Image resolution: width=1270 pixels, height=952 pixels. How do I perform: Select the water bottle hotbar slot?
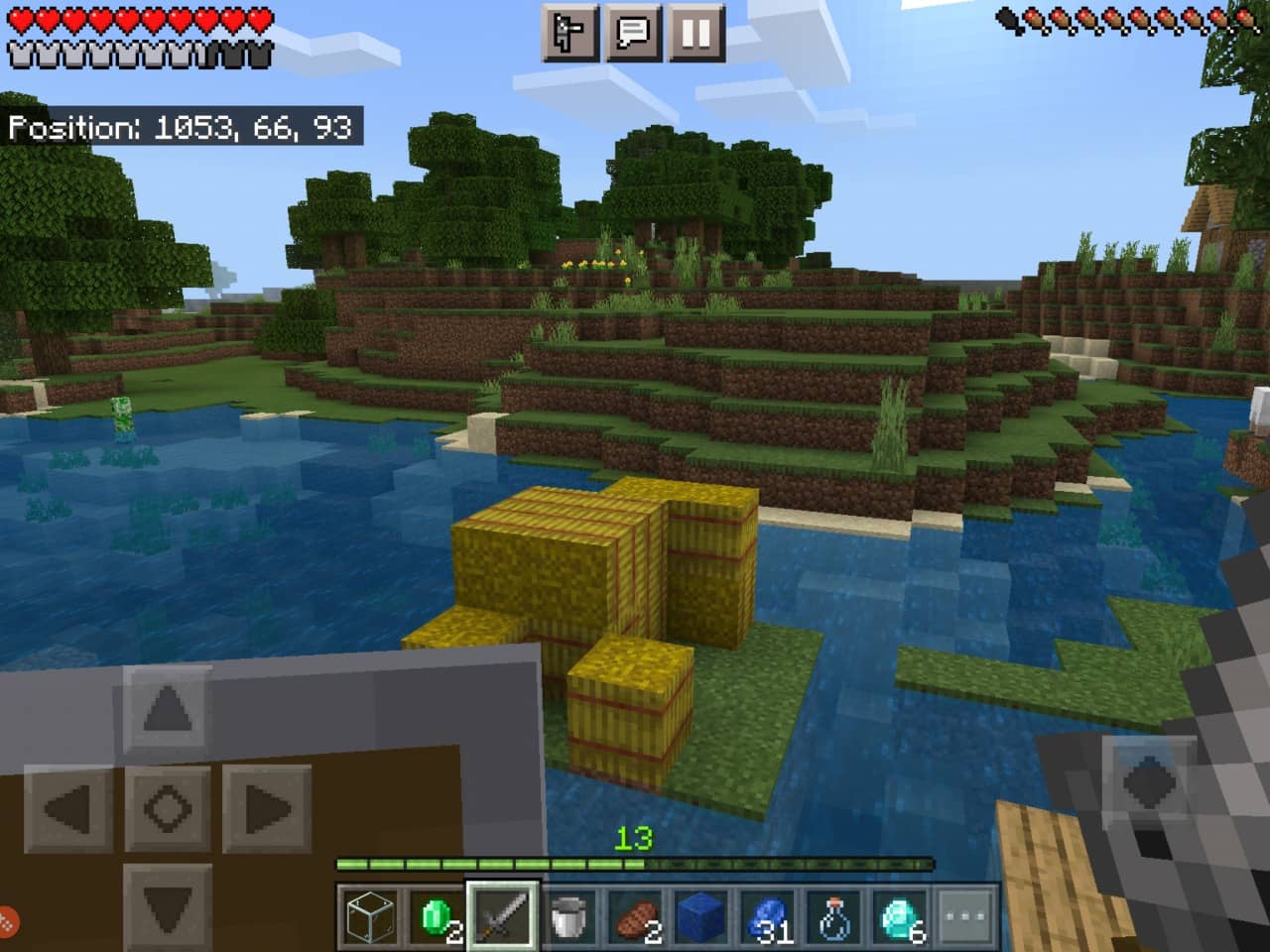[835, 915]
